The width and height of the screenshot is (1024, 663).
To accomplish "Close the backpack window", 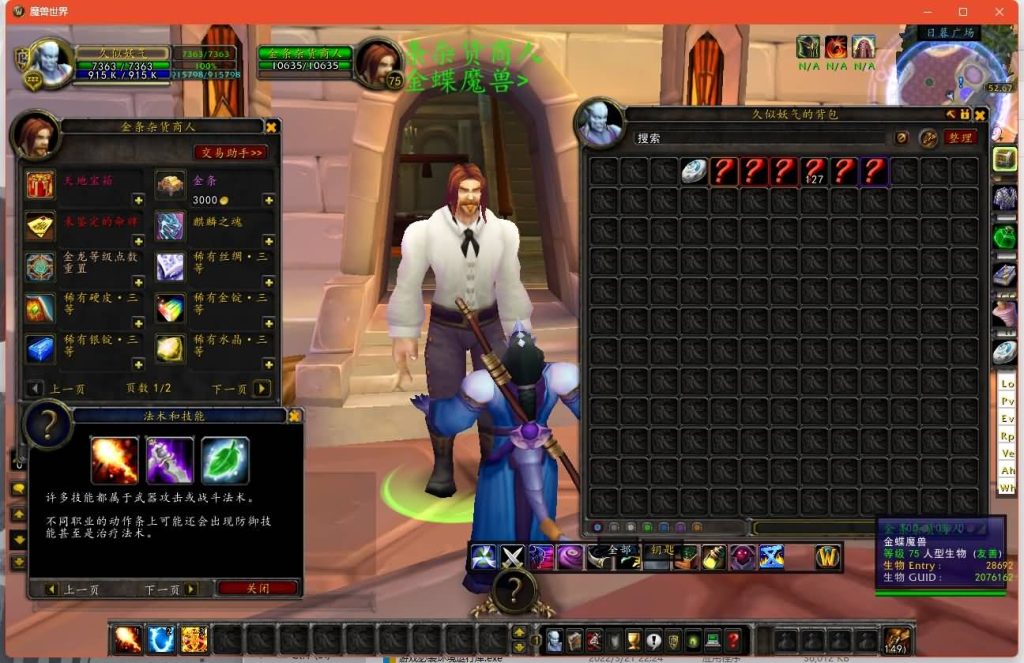I will 980,115.
